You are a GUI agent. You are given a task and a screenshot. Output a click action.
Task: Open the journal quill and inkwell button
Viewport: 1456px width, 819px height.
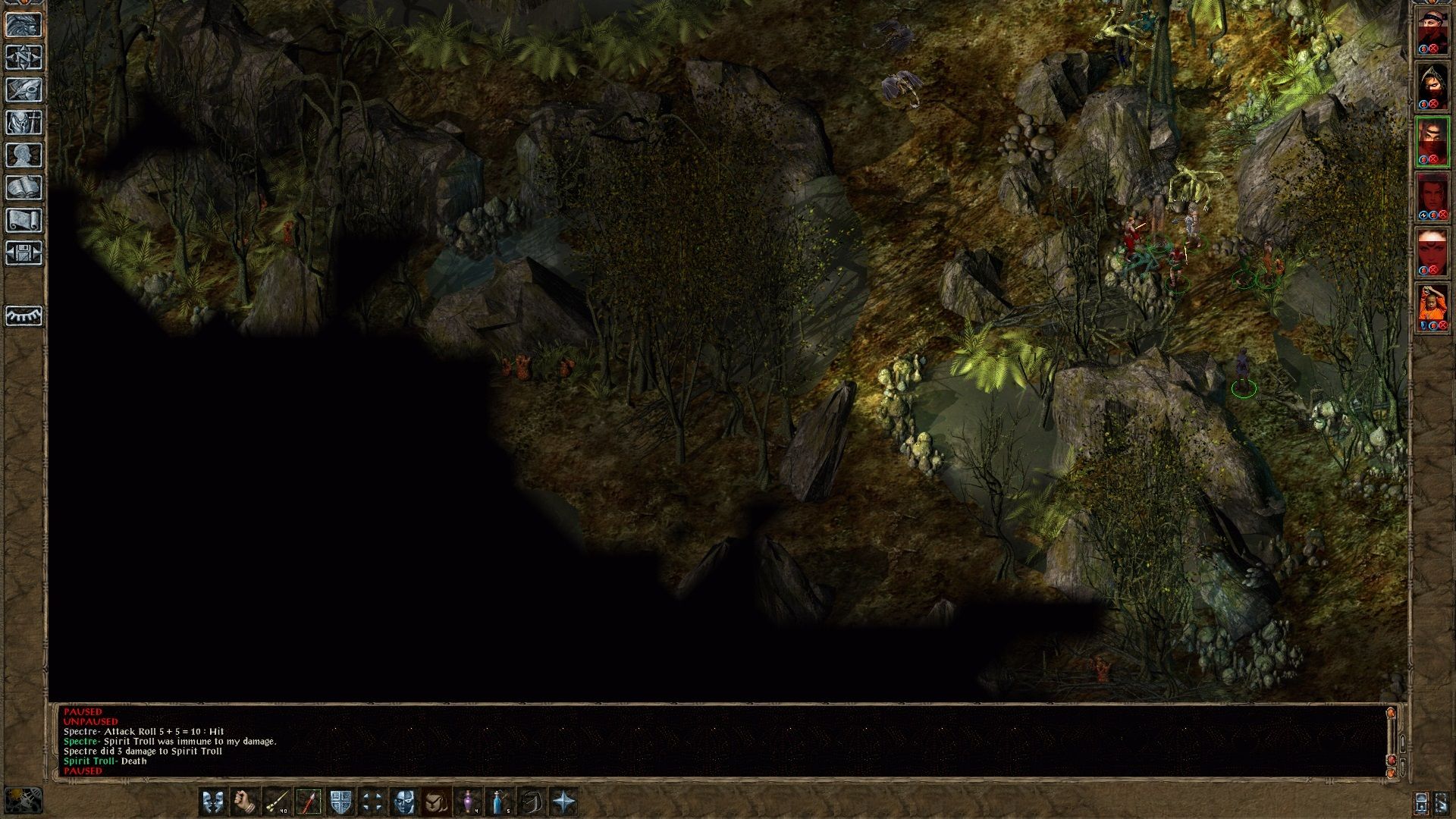click(24, 90)
